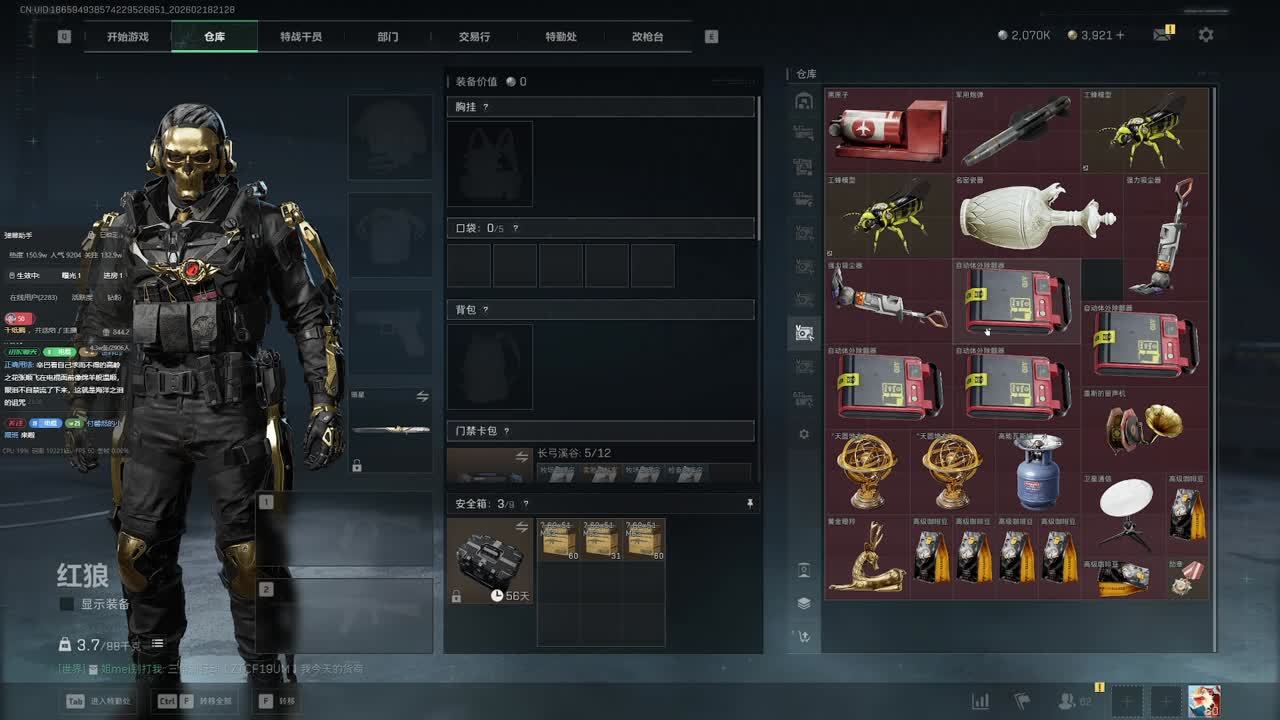Open the player avatar at bottom right
Image resolution: width=1280 pixels, height=720 pixels.
click(1204, 701)
